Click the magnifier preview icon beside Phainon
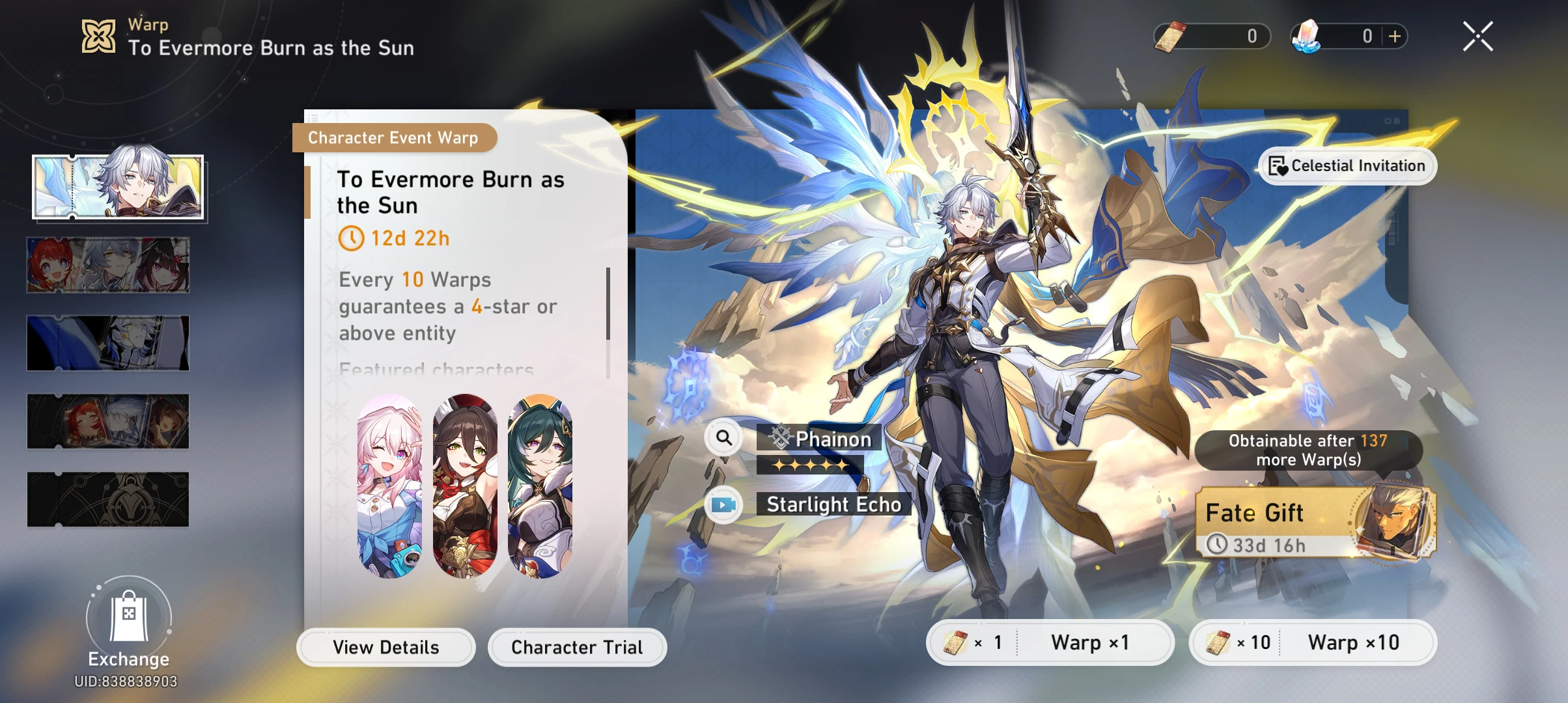The image size is (1568, 703). [x=725, y=437]
